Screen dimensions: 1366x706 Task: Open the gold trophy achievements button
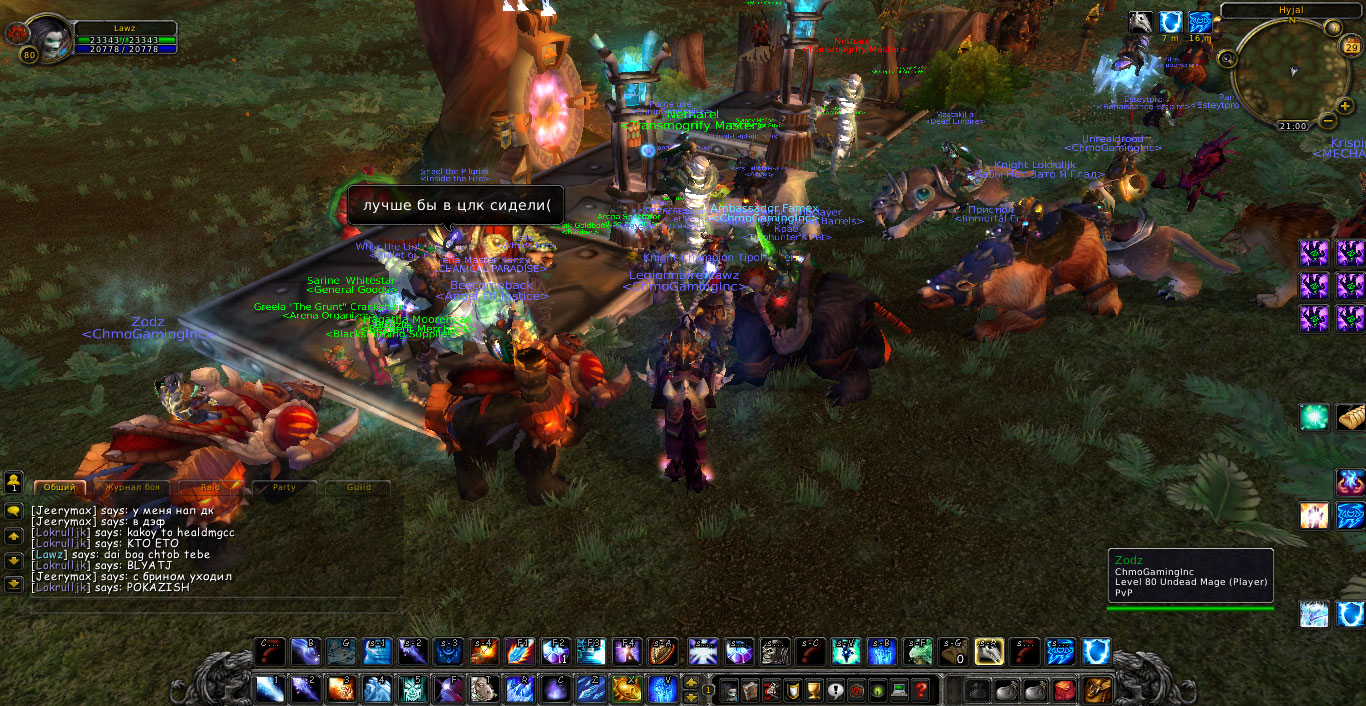pos(813,689)
